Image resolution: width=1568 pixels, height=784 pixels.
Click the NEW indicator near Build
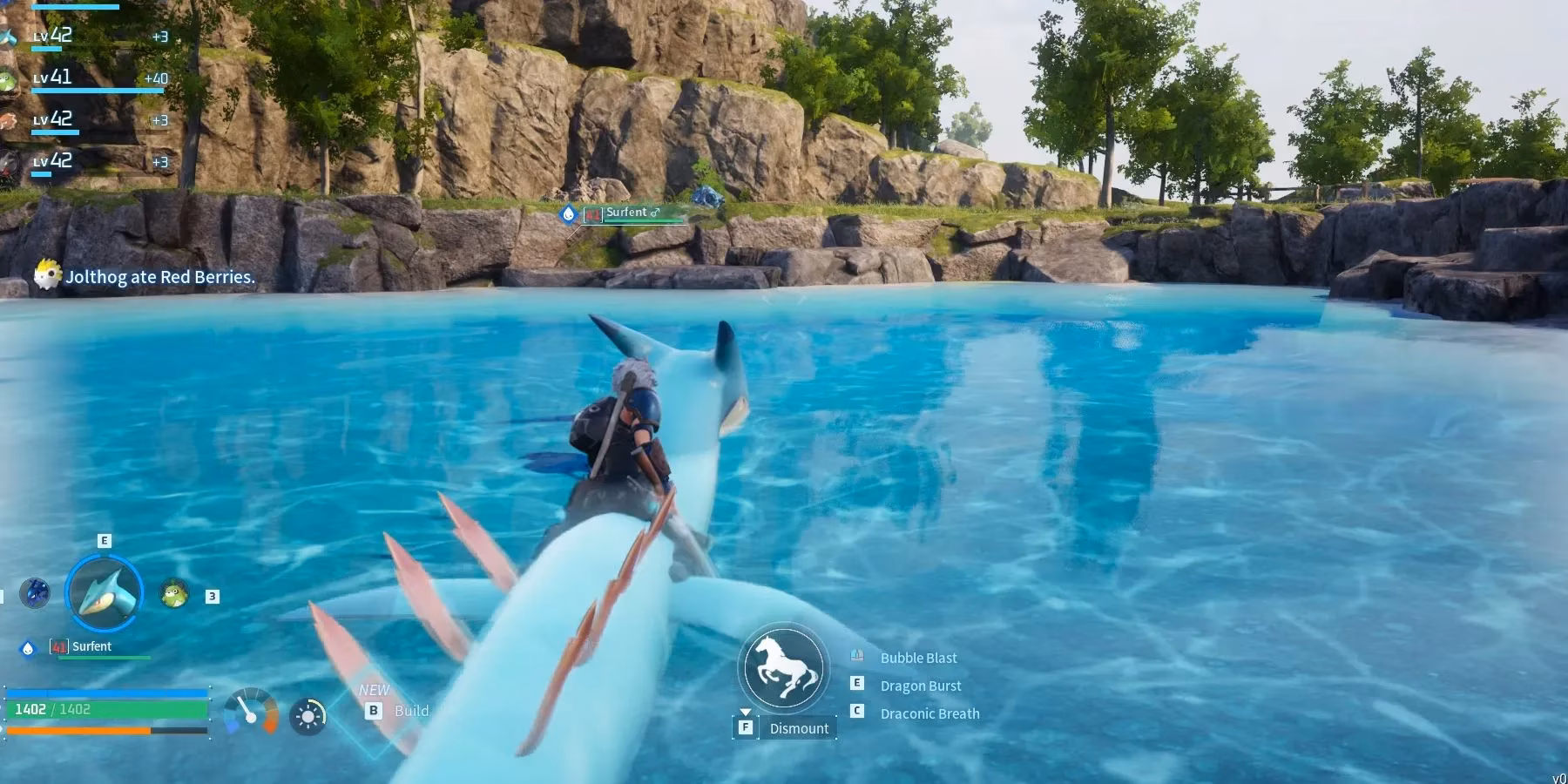tap(374, 689)
